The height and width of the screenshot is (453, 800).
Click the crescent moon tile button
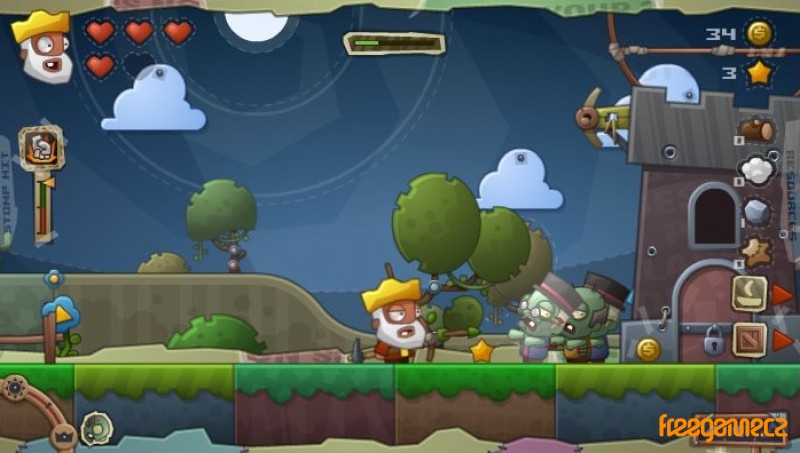click(x=749, y=293)
